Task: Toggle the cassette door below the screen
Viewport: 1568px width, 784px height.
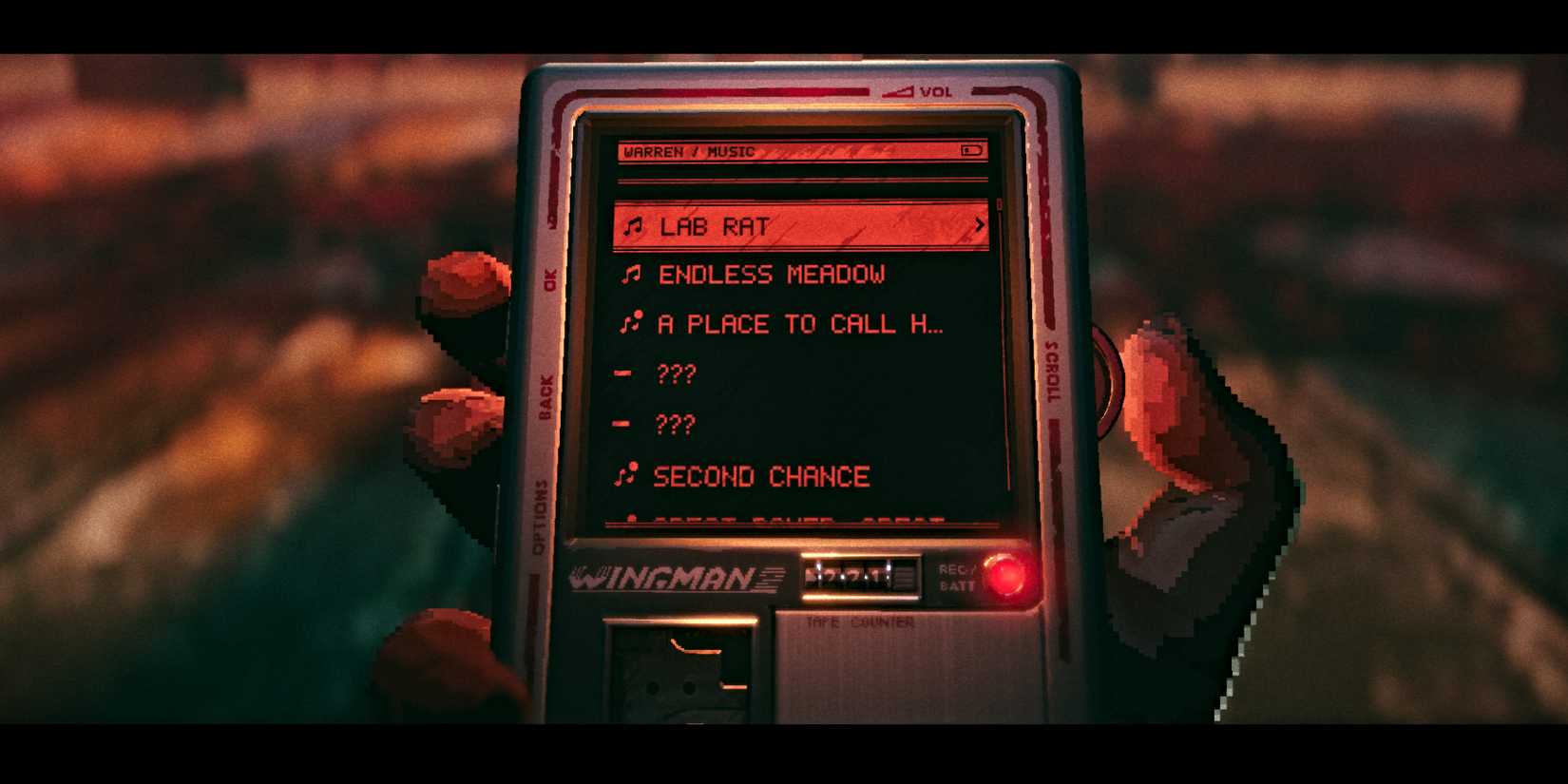Action: [682, 675]
